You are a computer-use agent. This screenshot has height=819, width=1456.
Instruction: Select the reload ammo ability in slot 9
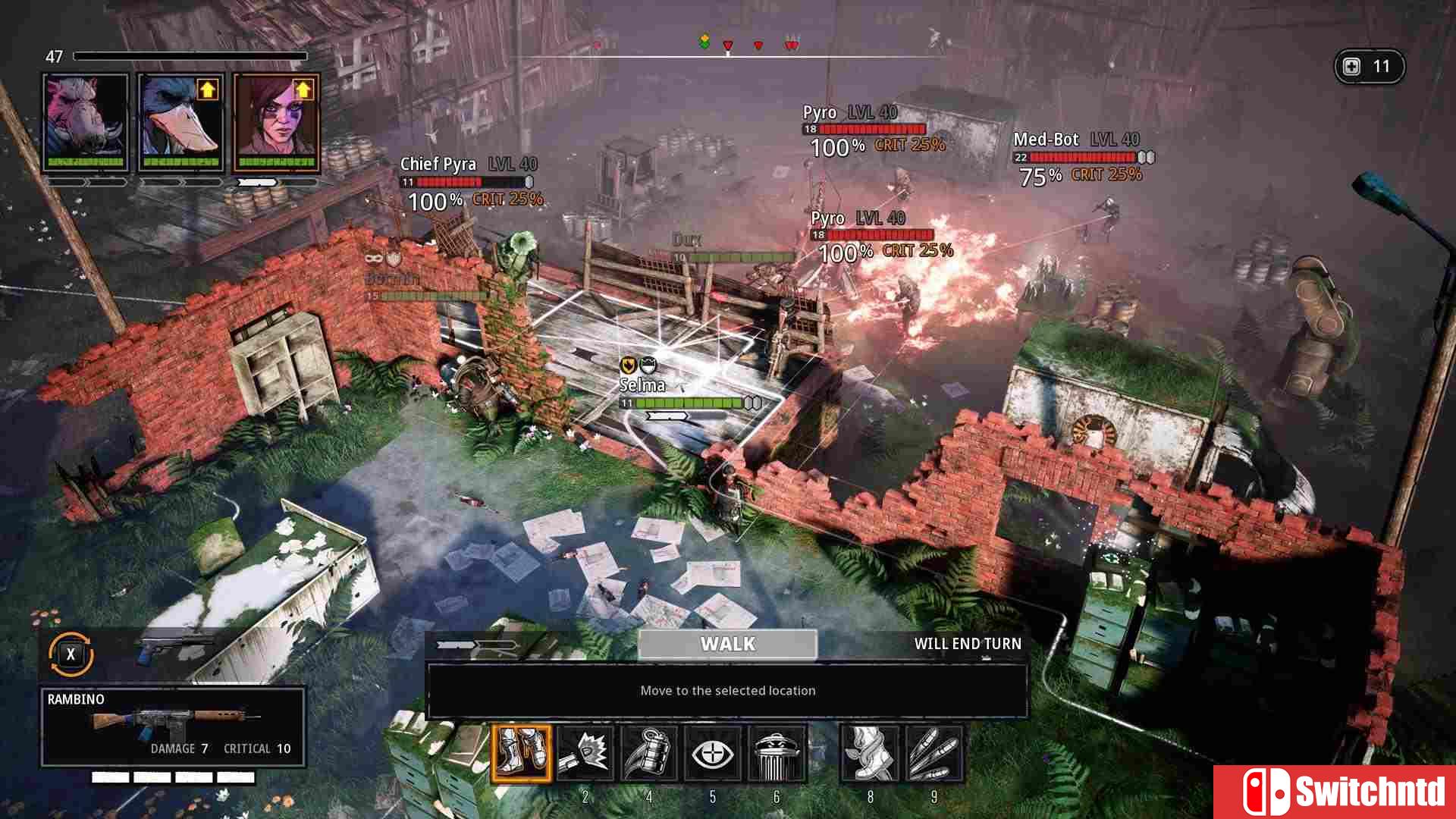(x=934, y=753)
